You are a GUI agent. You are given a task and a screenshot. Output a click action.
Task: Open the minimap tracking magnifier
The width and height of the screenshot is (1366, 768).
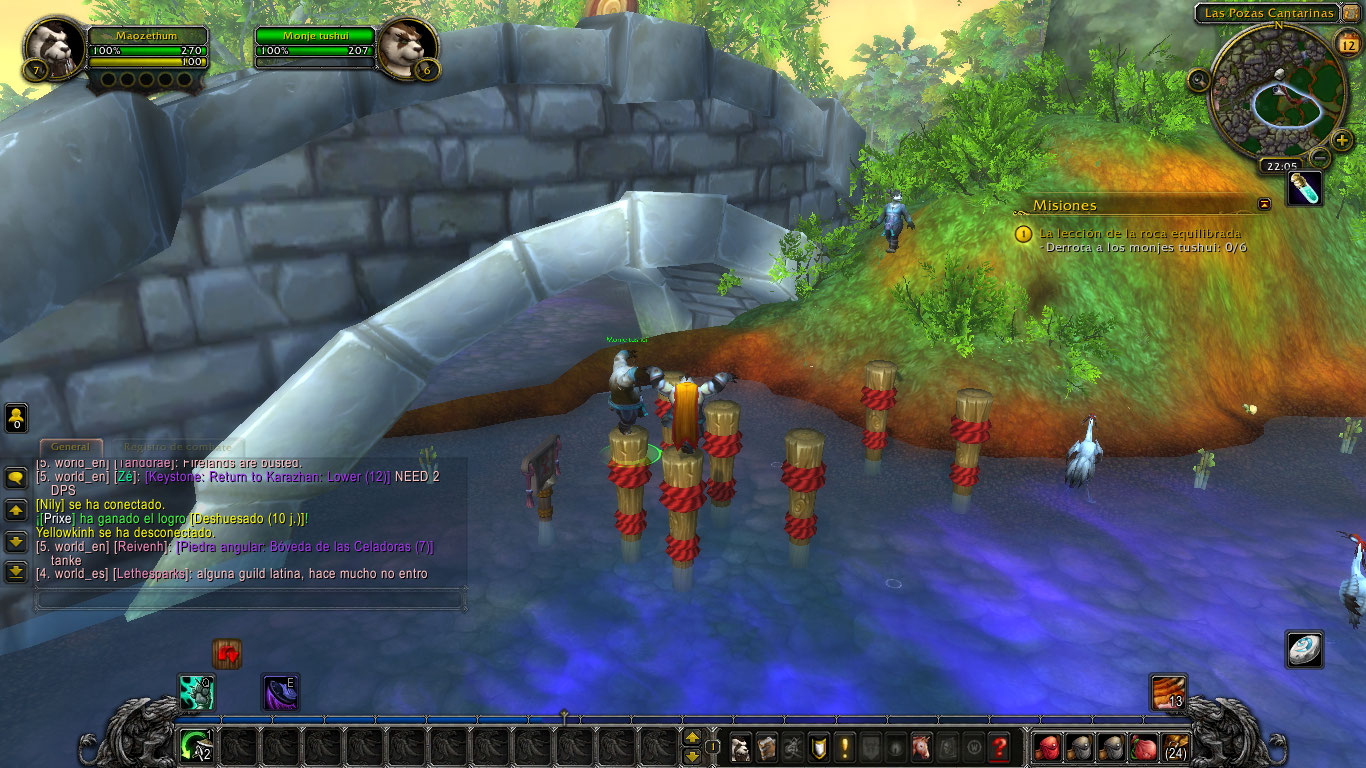[1199, 81]
